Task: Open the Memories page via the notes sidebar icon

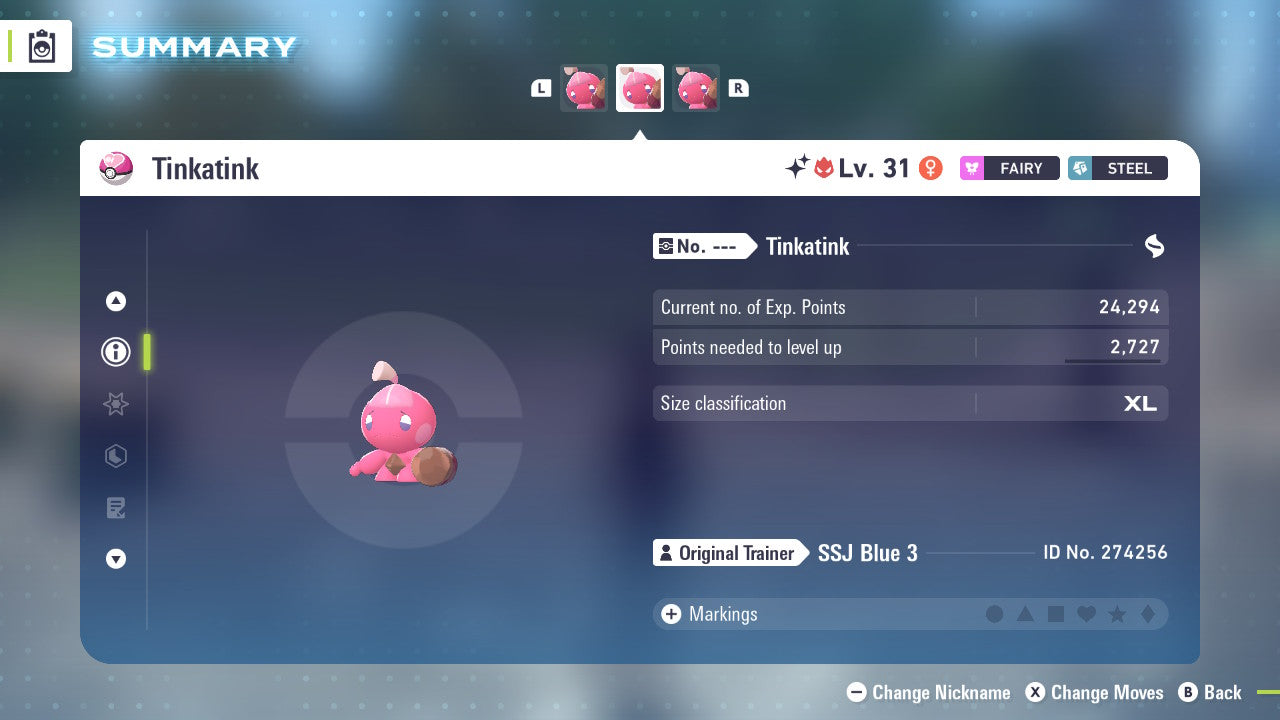Action: click(x=115, y=508)
